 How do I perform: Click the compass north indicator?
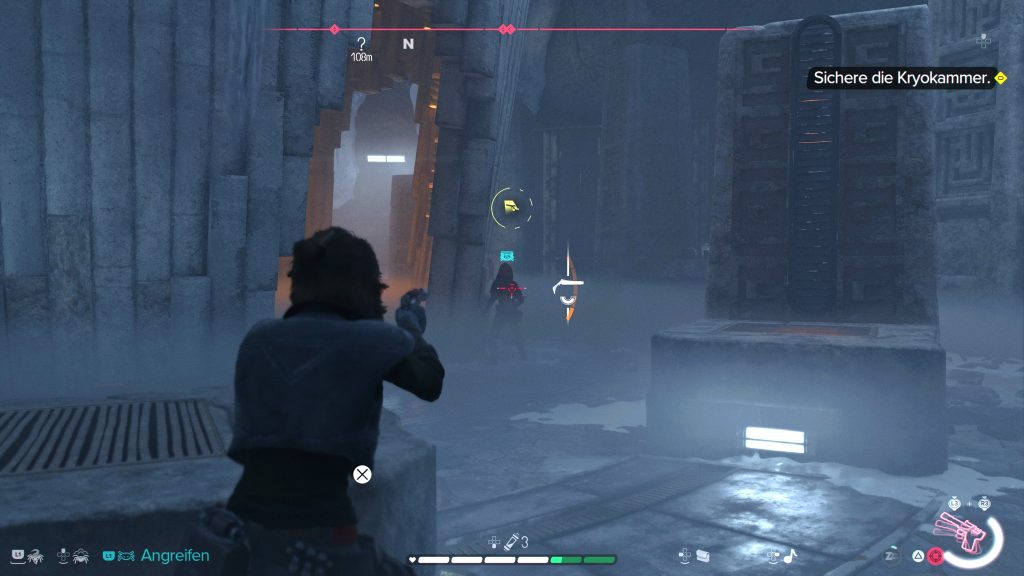408,44
